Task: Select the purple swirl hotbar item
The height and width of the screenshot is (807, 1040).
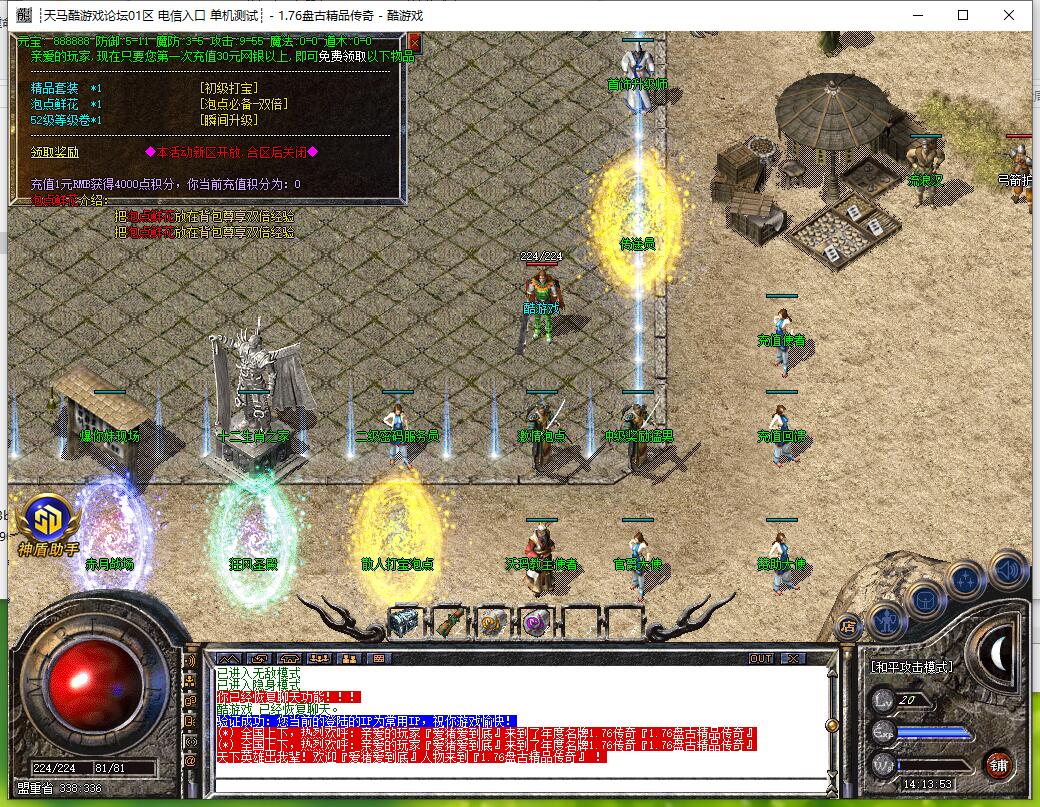Action: pos(536,621)
